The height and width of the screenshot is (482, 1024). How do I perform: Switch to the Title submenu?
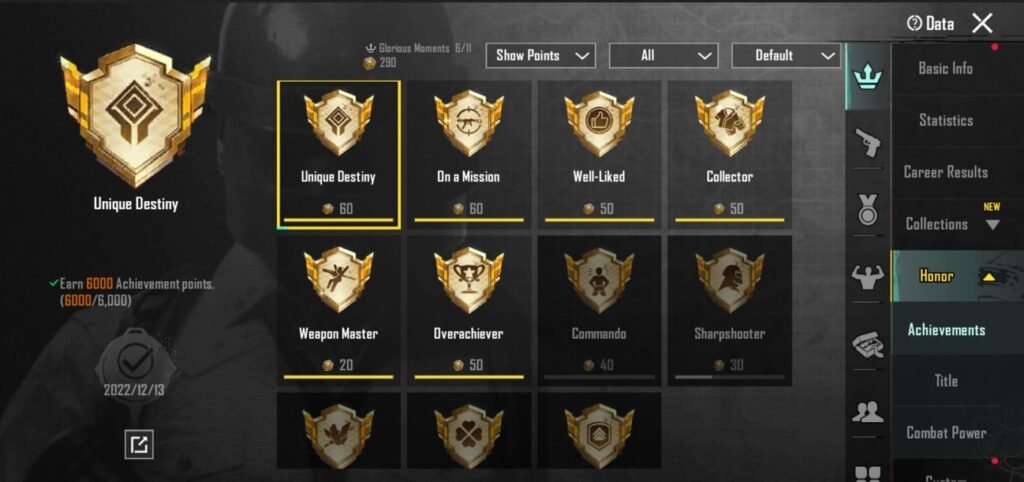pos(945,381)
